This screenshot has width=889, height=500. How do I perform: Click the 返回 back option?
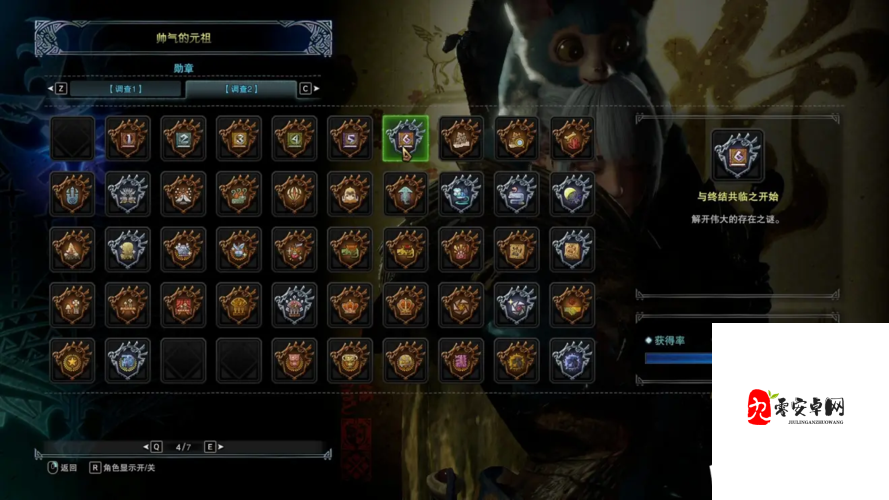[x=61, y=467]
